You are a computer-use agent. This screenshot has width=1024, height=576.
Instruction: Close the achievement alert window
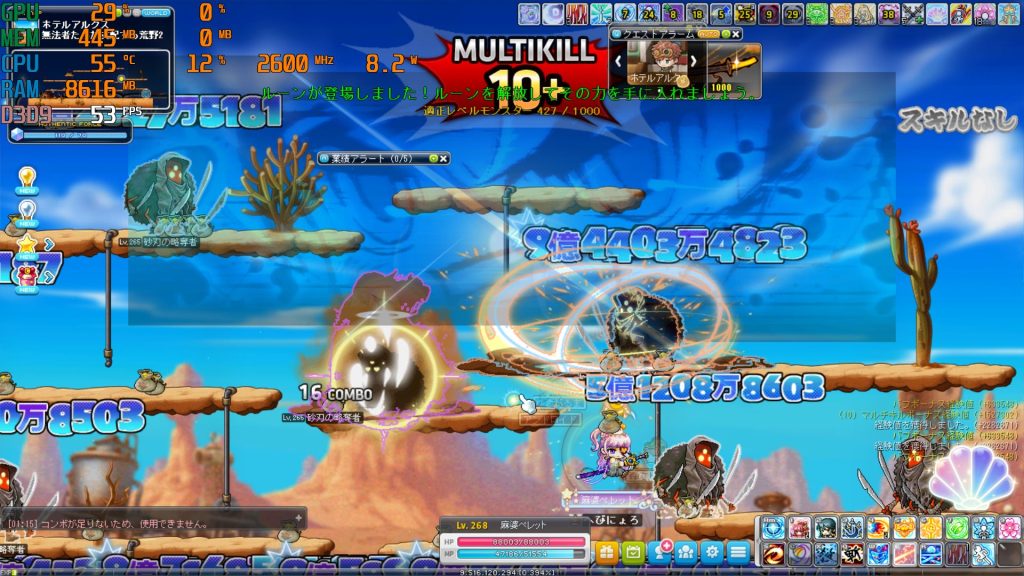pyautogui.click(x=443, y=158)
